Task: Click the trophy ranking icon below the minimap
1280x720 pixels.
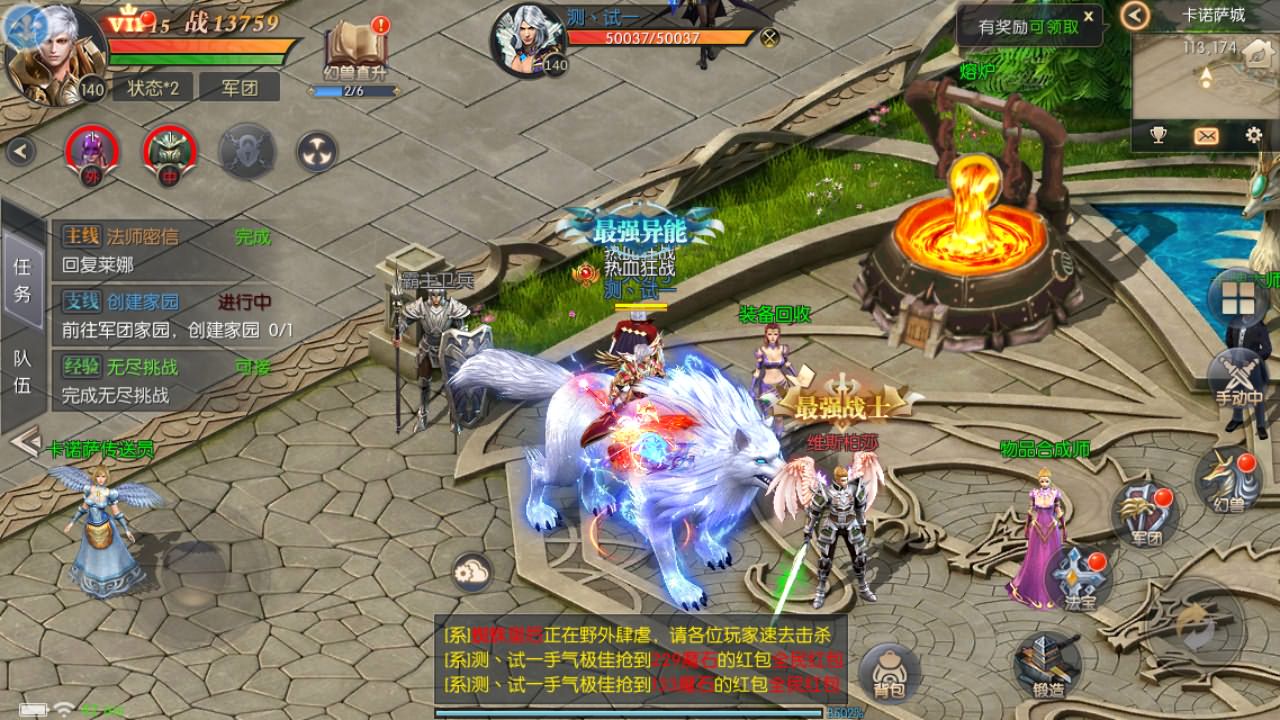Action: pyautogui.click(x=1157, y=135)
